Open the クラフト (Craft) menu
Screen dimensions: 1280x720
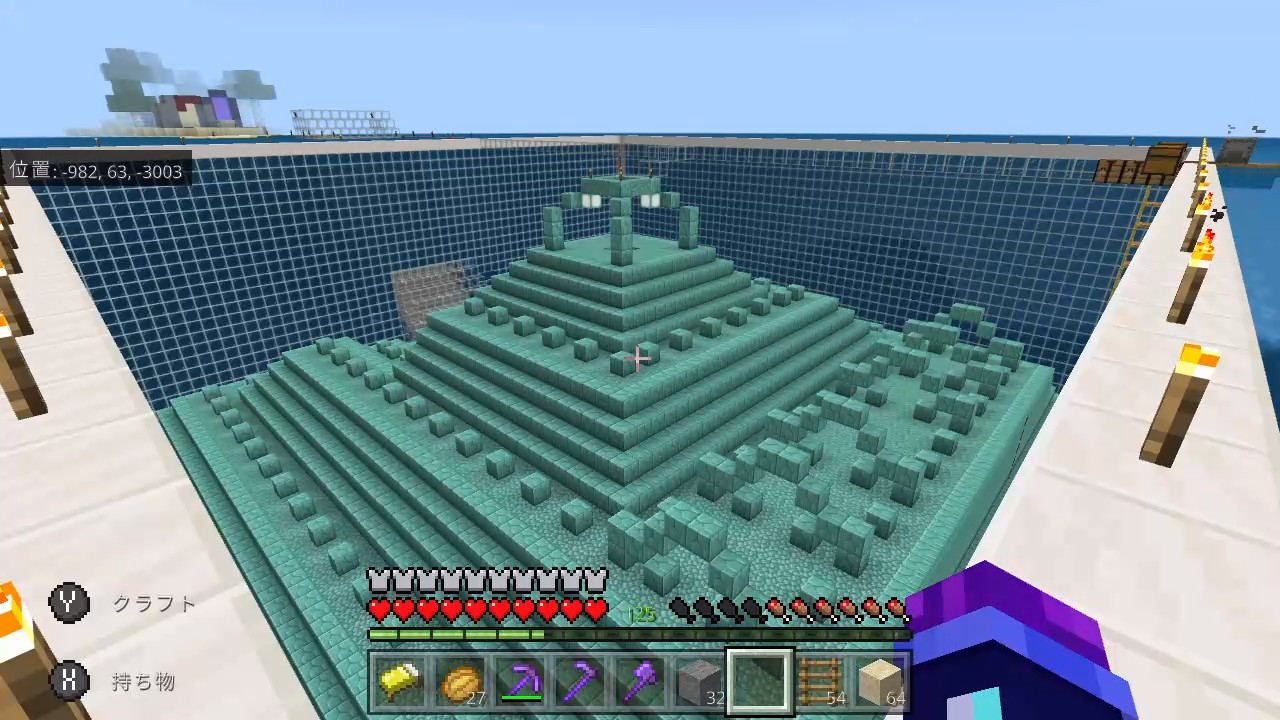(154, 603)
